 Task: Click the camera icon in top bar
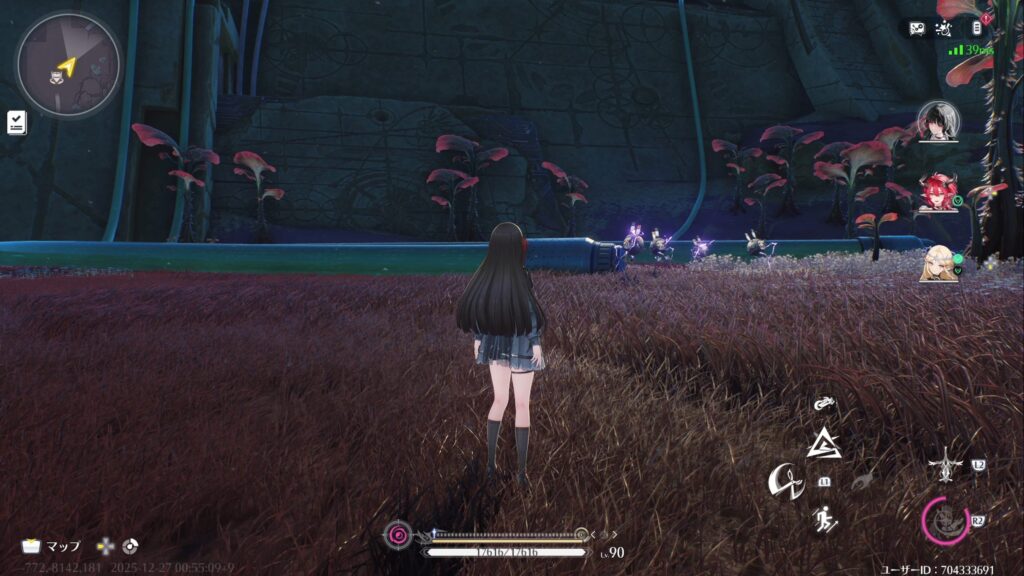(x=918, y=29)
